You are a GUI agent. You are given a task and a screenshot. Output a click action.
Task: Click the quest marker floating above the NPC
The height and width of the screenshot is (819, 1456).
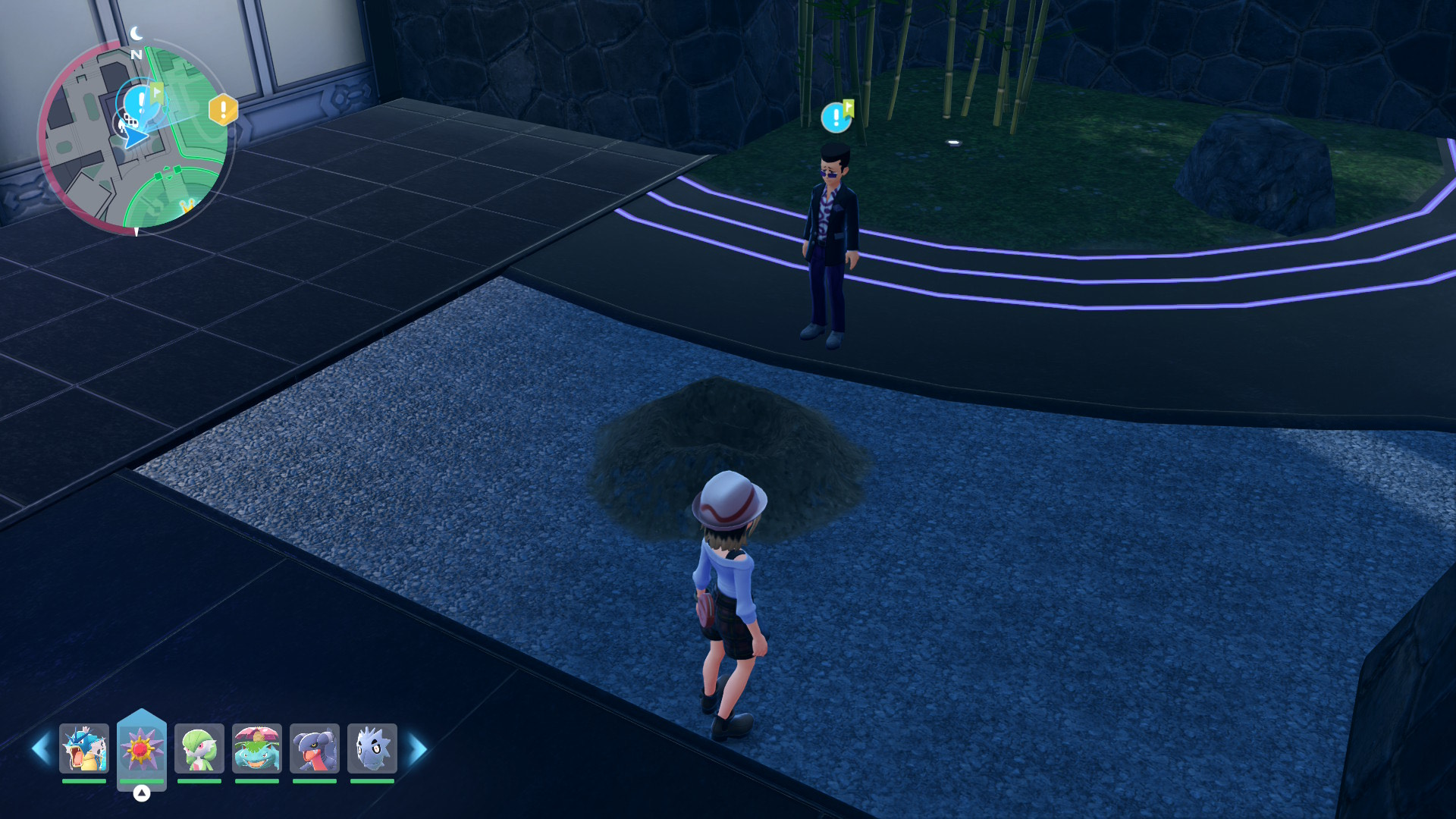click(836, 117)
